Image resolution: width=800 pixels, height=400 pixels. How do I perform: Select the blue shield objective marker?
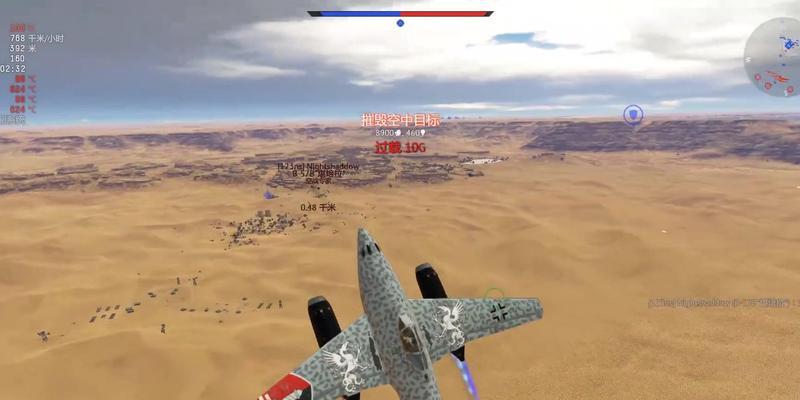(633, 115)
